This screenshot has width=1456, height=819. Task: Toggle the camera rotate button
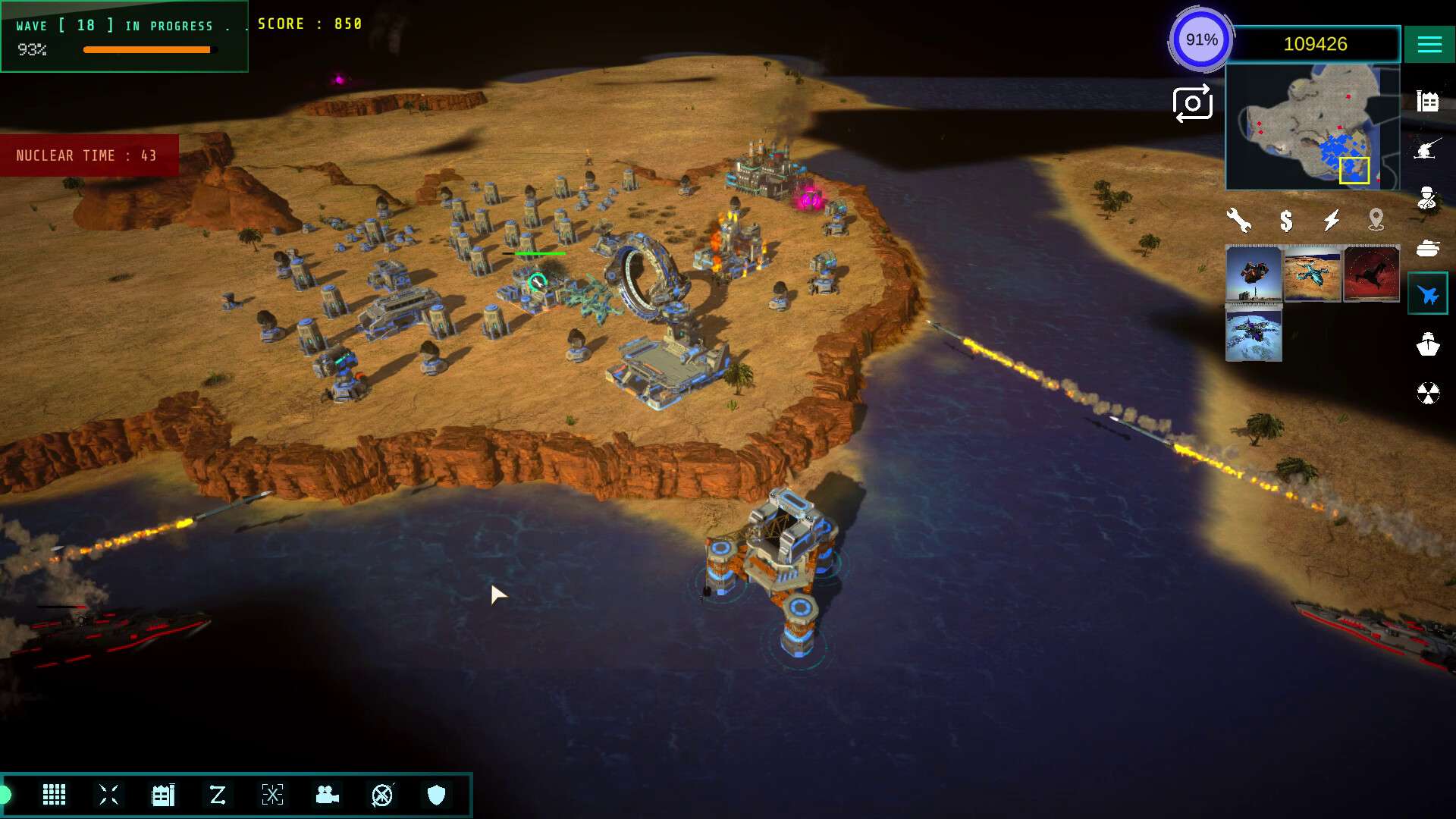tap(1192, 104)
